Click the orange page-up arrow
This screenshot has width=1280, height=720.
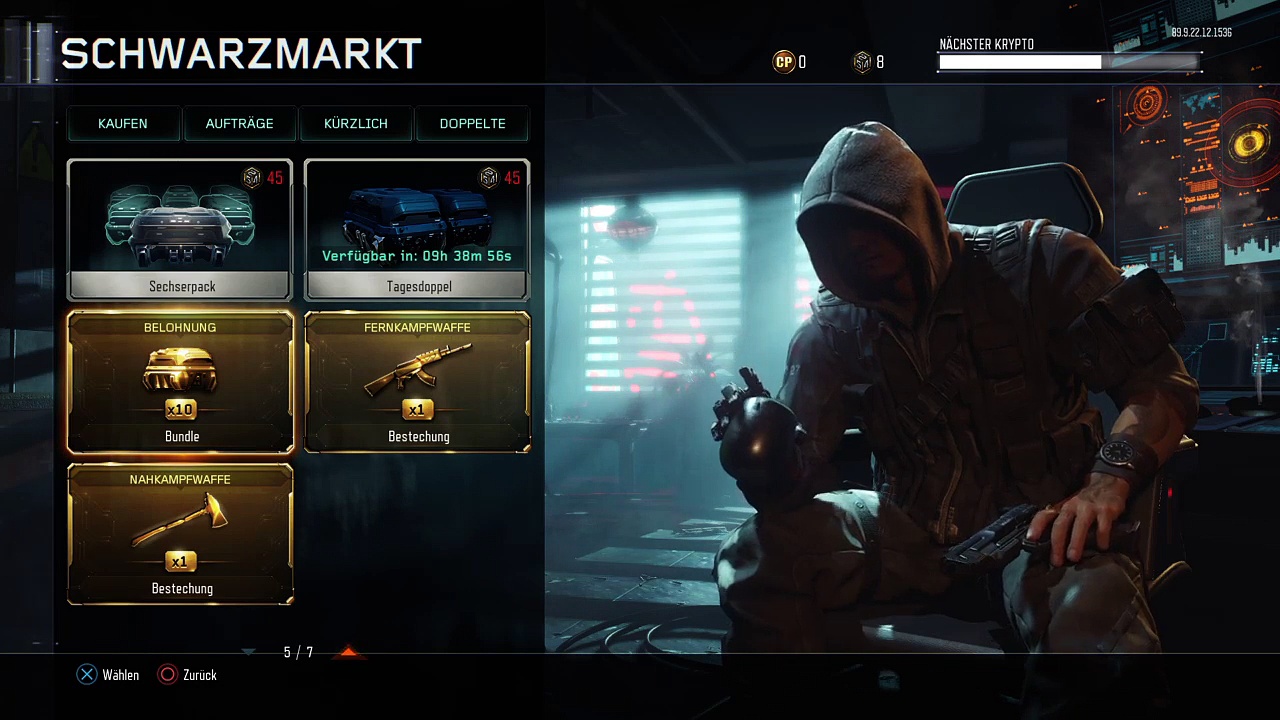(348, 652)
